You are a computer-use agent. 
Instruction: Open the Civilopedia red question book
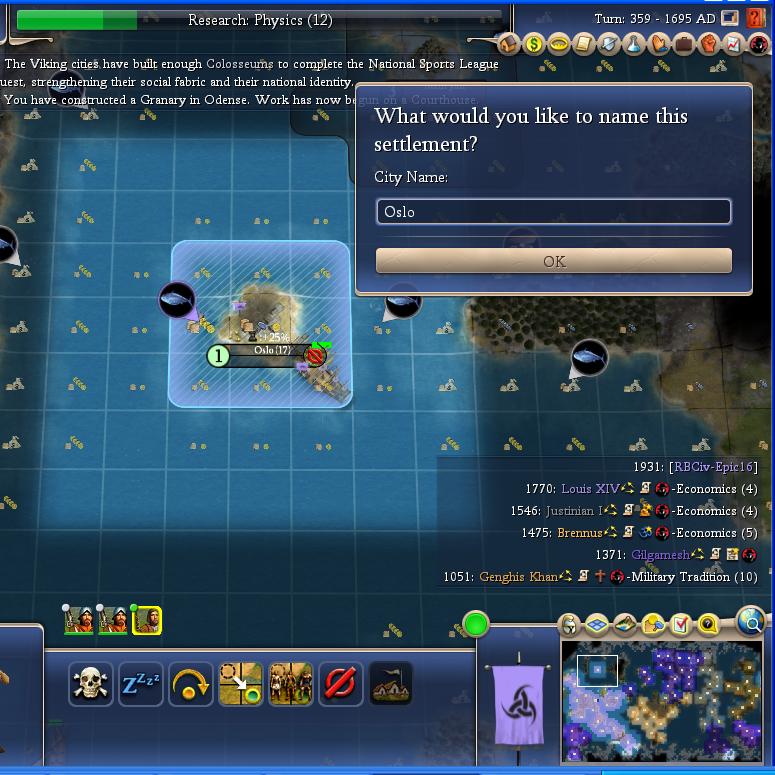coord(758,44)
